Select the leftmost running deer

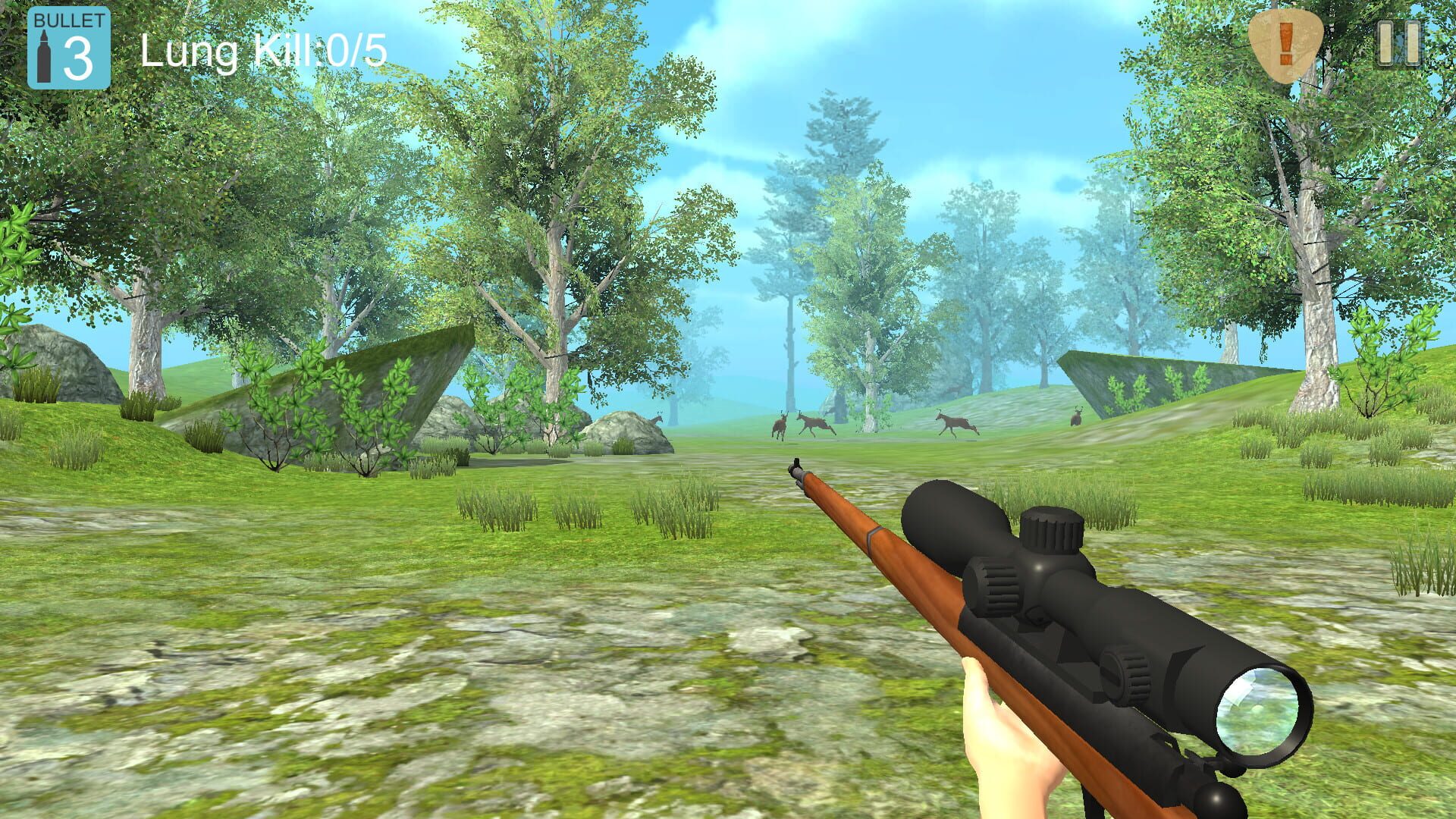point(779,425)
